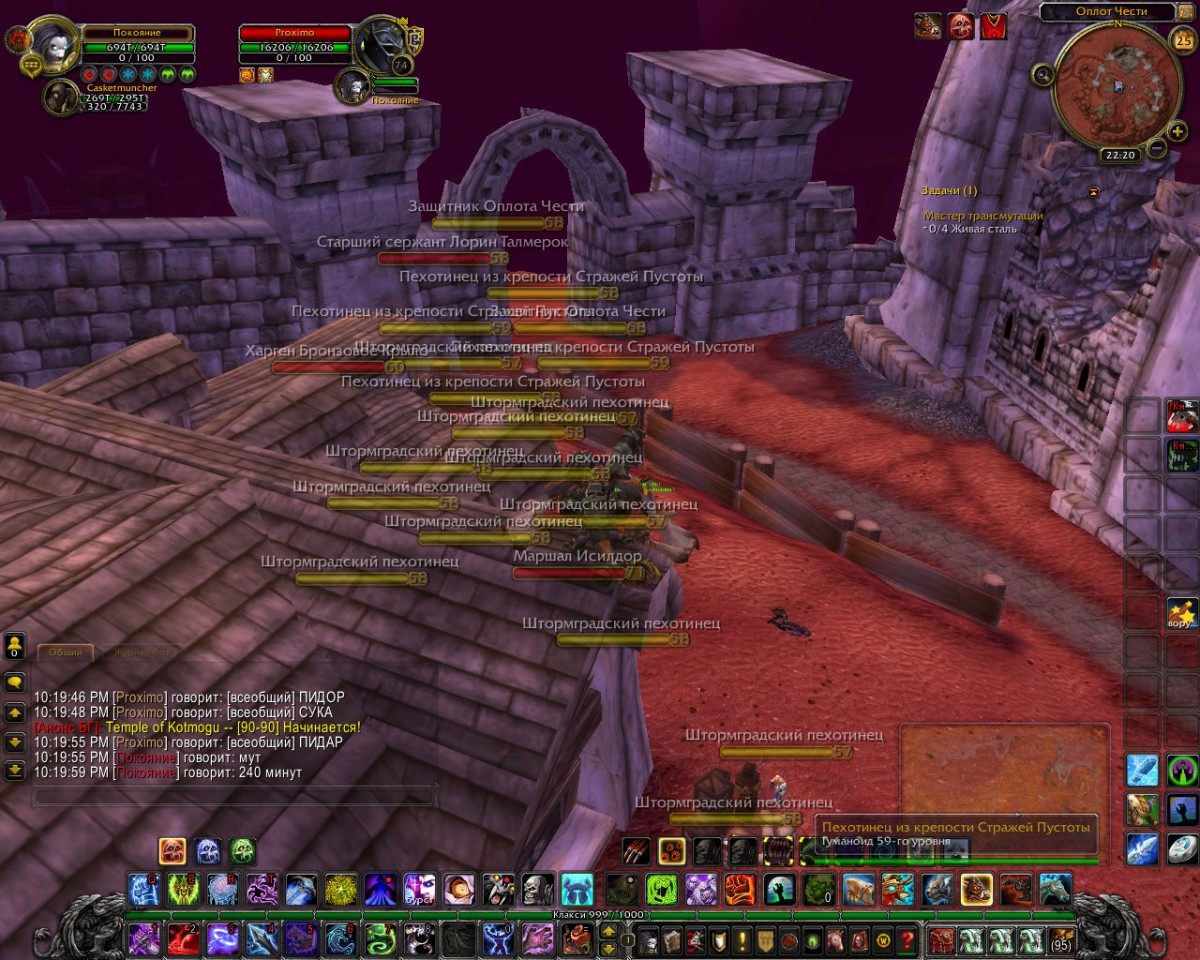Open the backpack showing (95) free slots

[1061, 940]
